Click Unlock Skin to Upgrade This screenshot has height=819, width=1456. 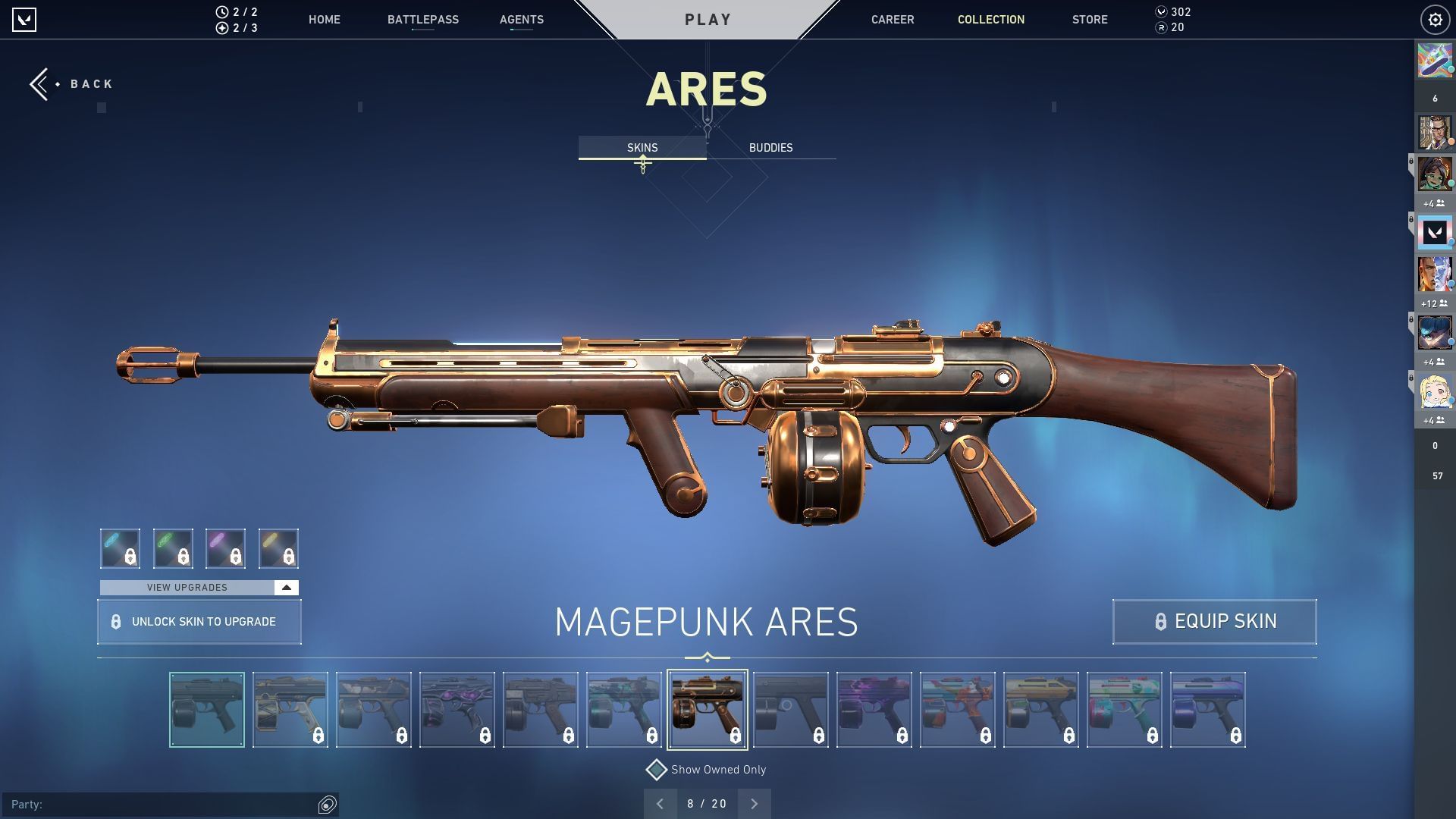pyautogui.click(x=199, y=622)
